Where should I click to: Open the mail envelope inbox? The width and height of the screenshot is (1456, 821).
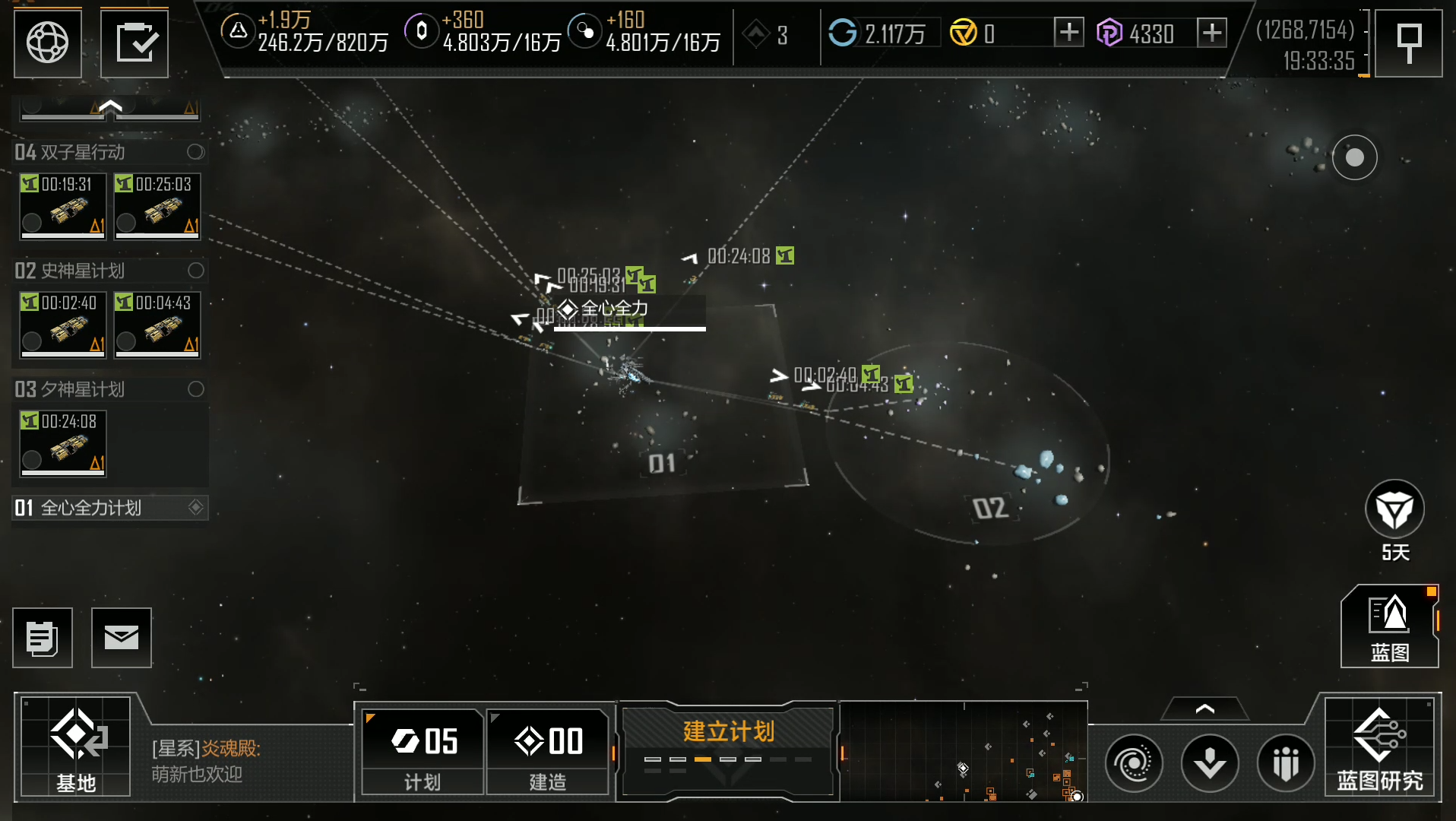click(x=122, y=638)
